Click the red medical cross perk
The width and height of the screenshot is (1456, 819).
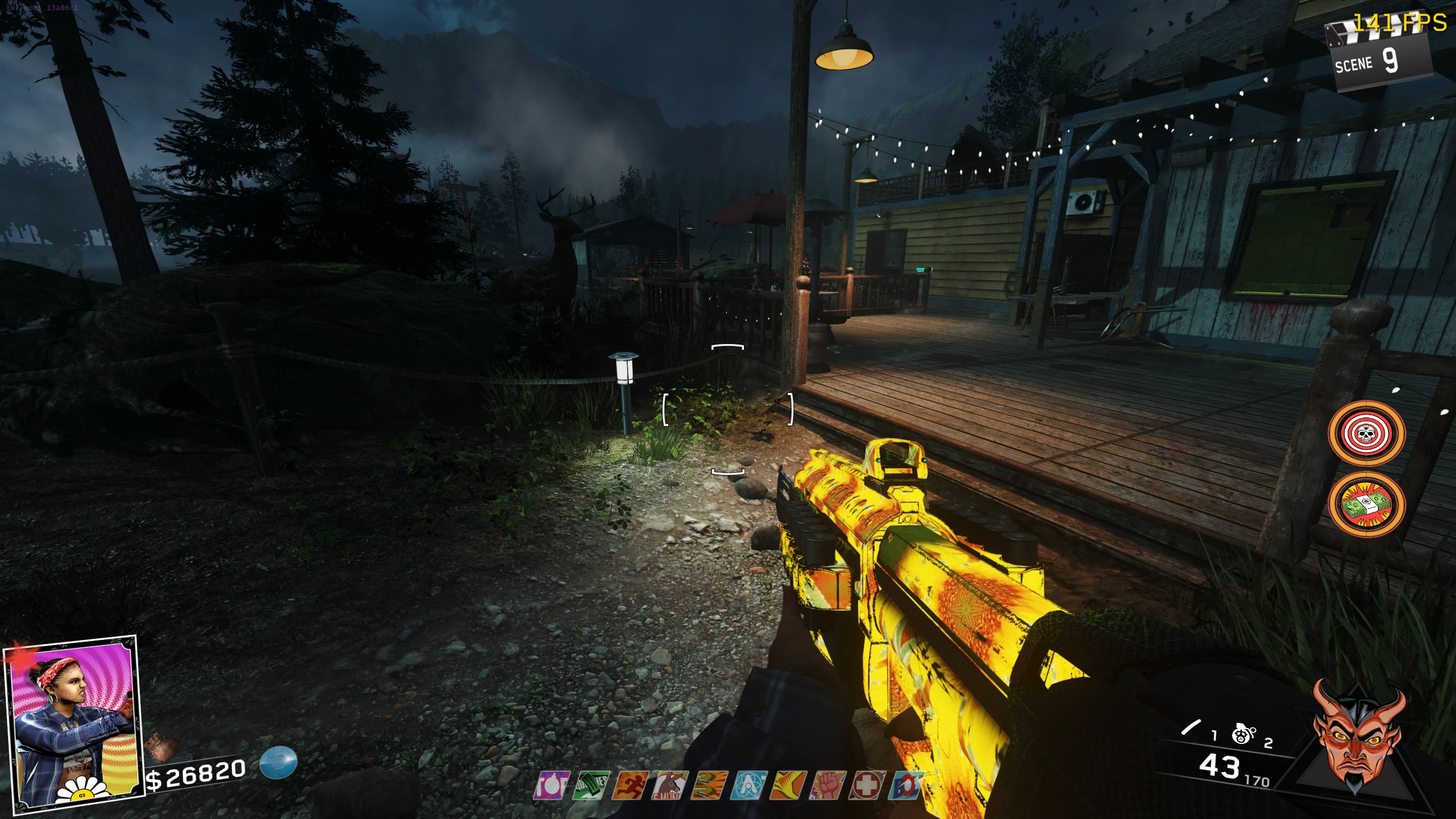point(868,786)
